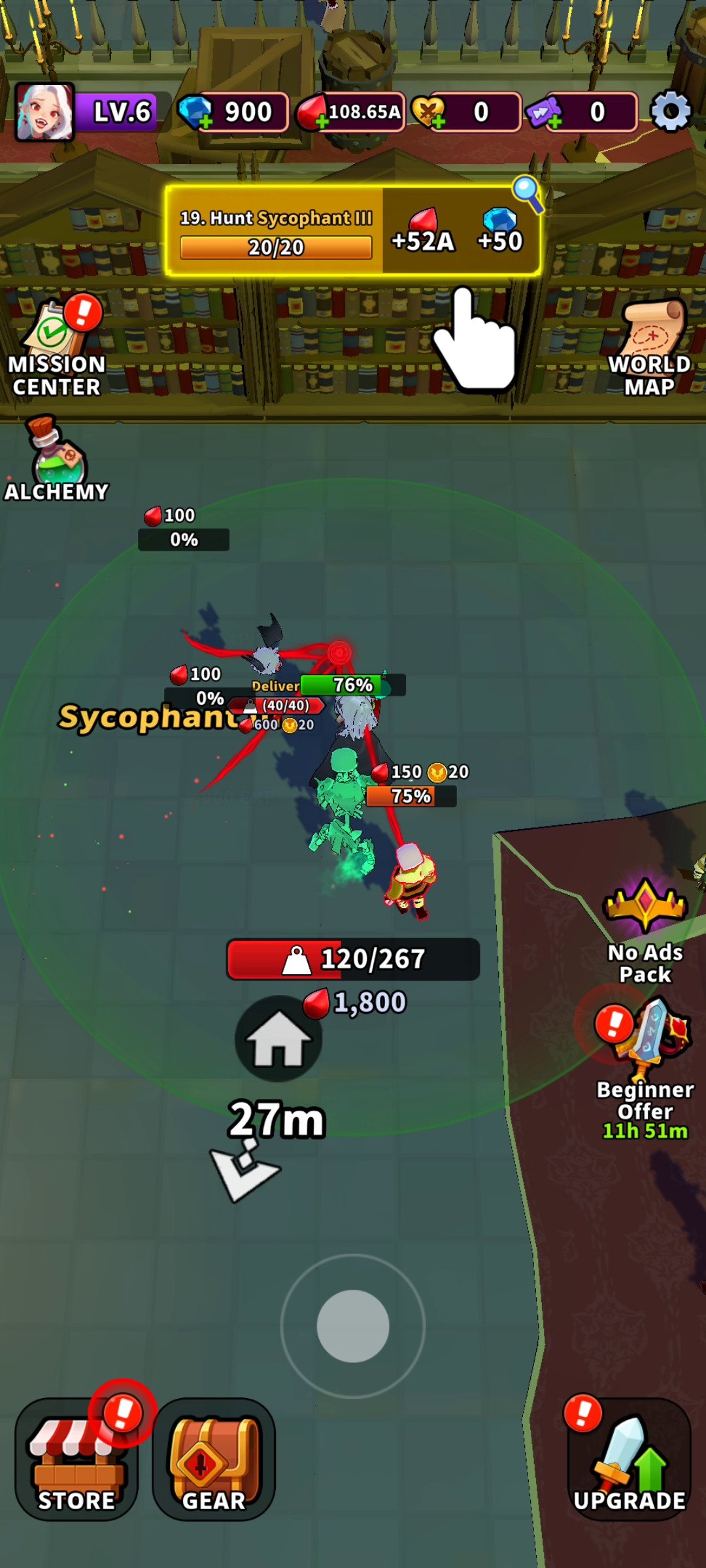The image size is (706, 1568).
Task: Tap the home return button
Action: pos(278,1039)
